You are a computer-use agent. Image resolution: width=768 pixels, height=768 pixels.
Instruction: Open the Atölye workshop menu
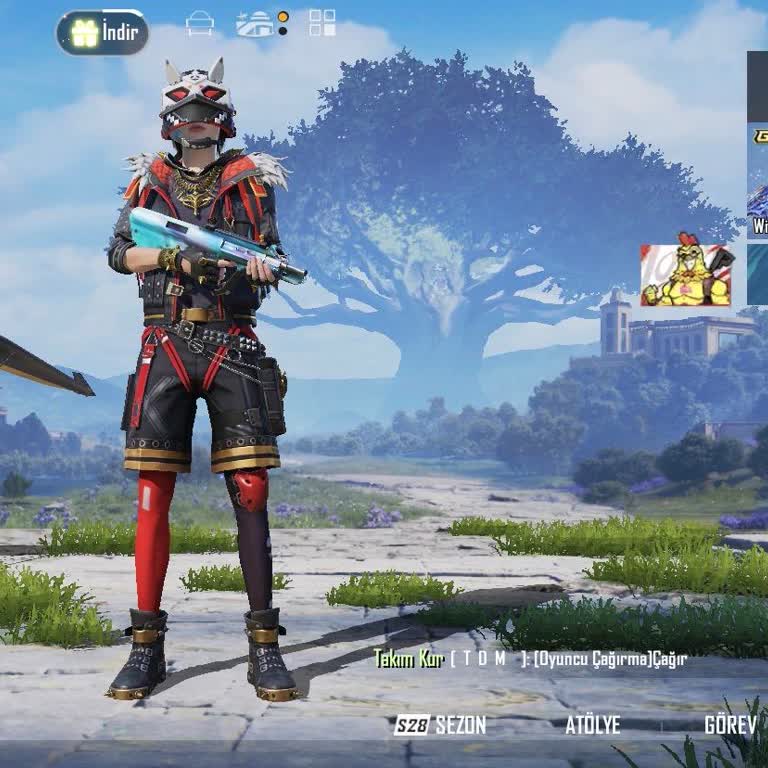[x=592, y=725]
